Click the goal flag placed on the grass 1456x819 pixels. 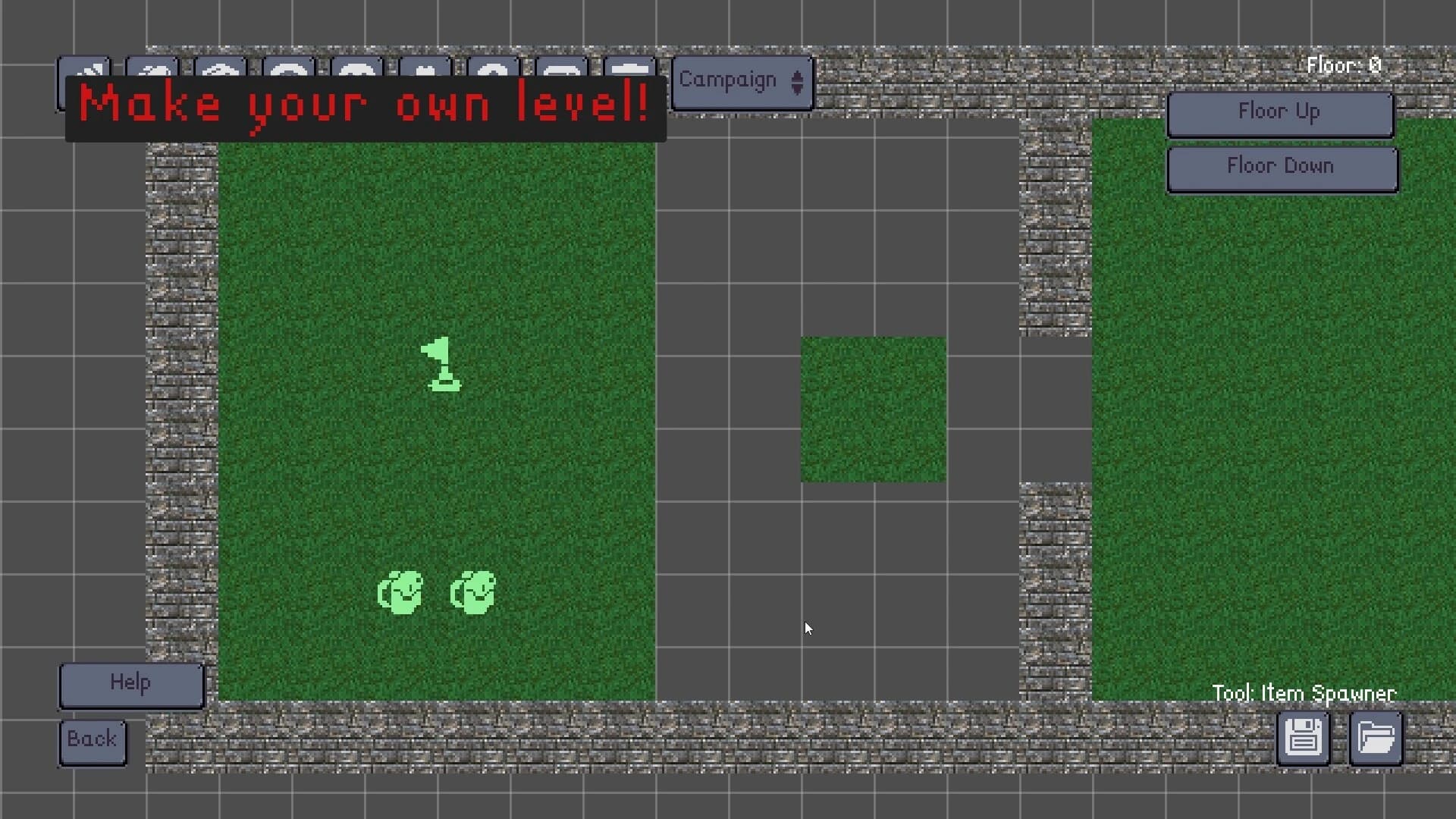[441, 366]
